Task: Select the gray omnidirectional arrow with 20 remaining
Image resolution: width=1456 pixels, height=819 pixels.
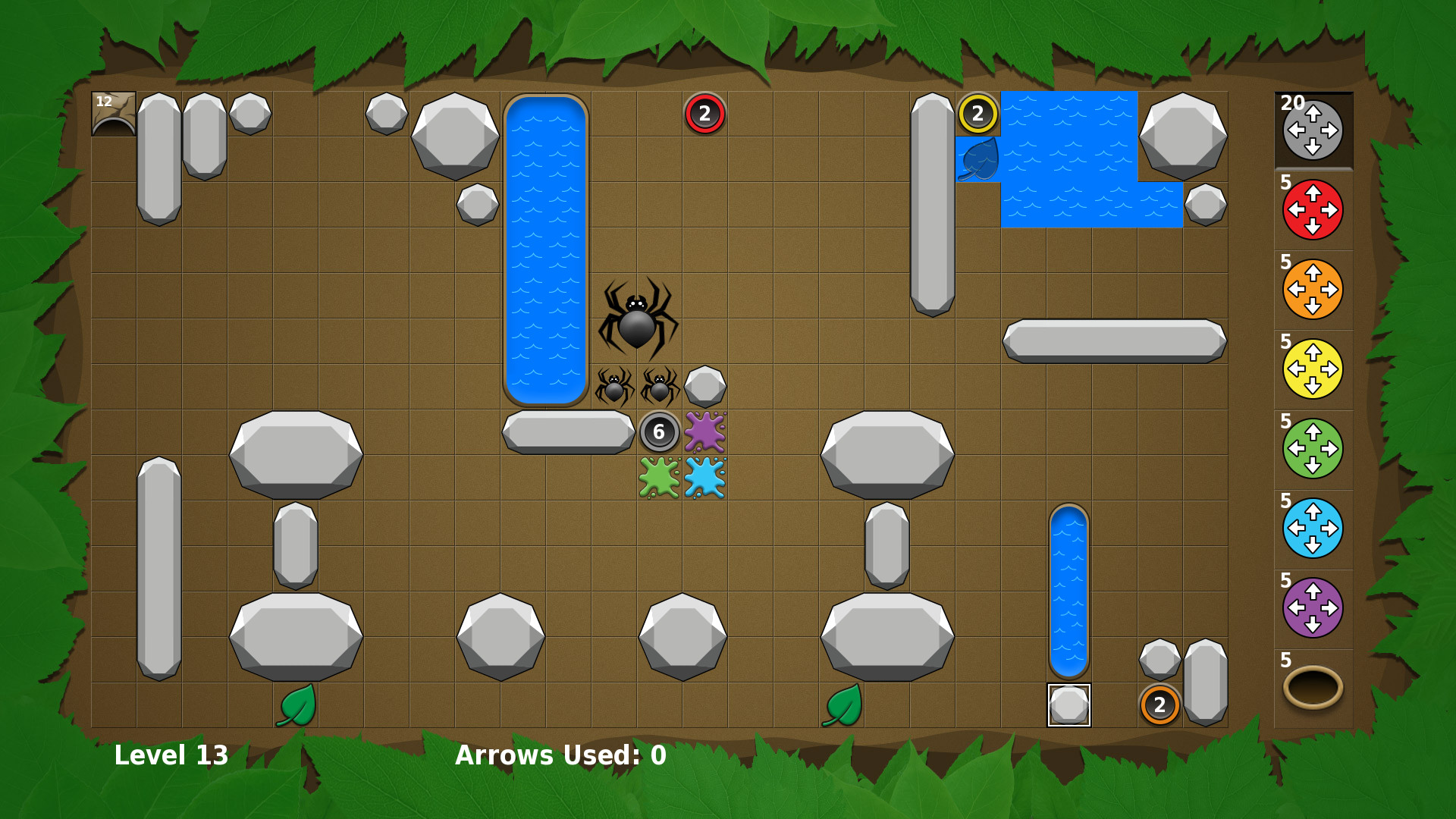Action: pyautogui.click(x=1313, y=130)
